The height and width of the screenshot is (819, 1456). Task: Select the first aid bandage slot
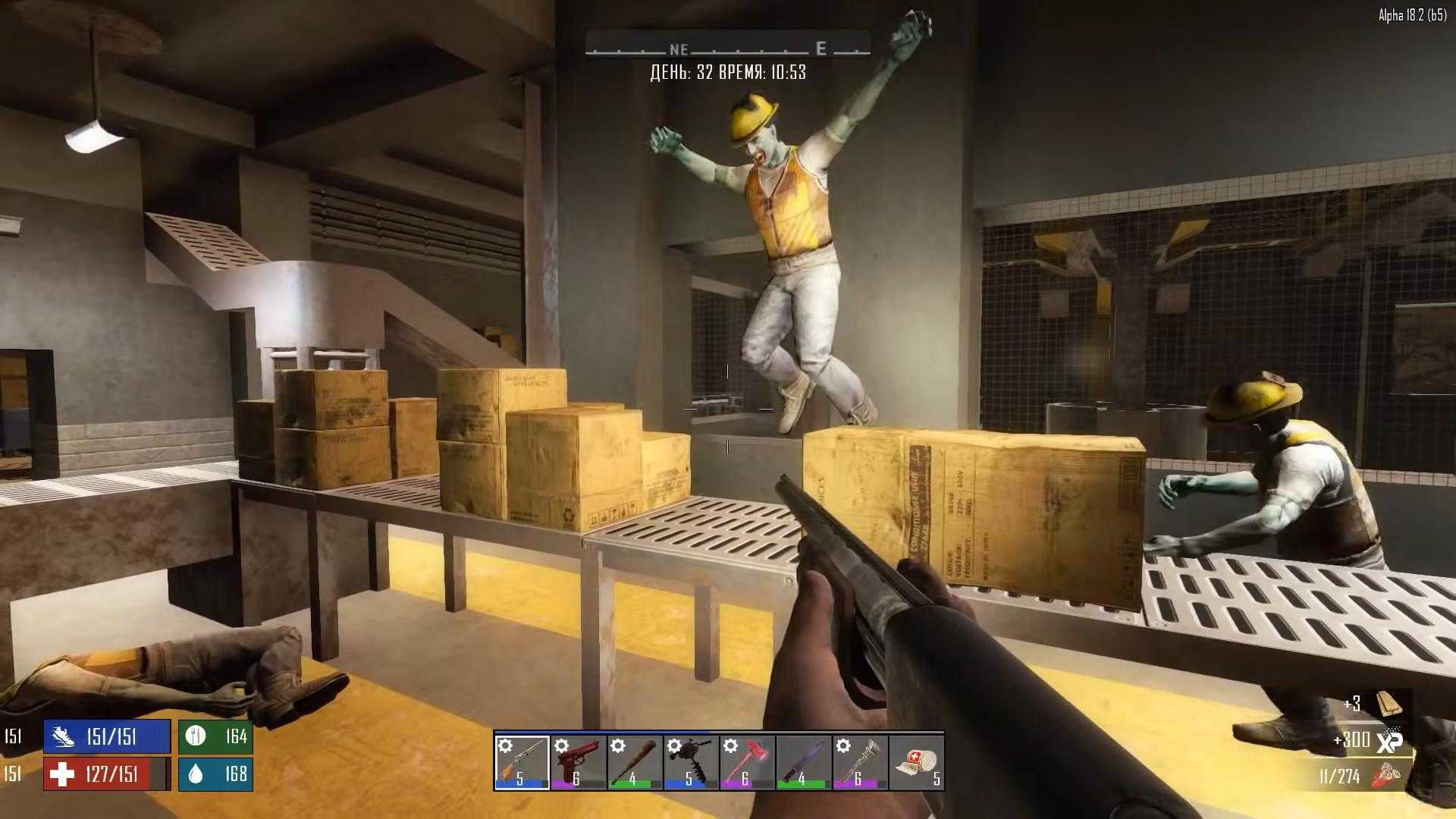point(916,762)
